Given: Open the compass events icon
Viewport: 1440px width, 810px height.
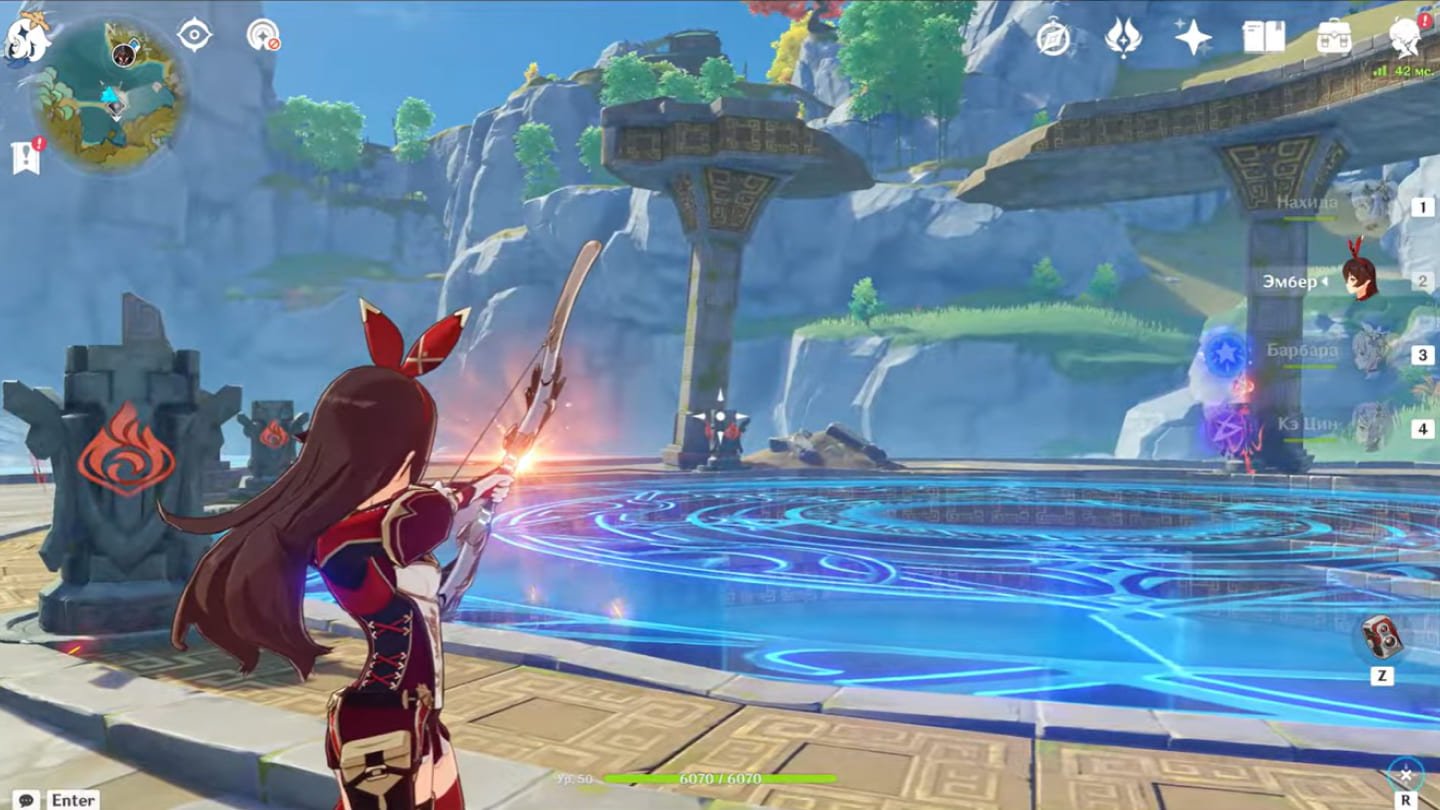Looking at the screenshot, I should pos(1053,38).
